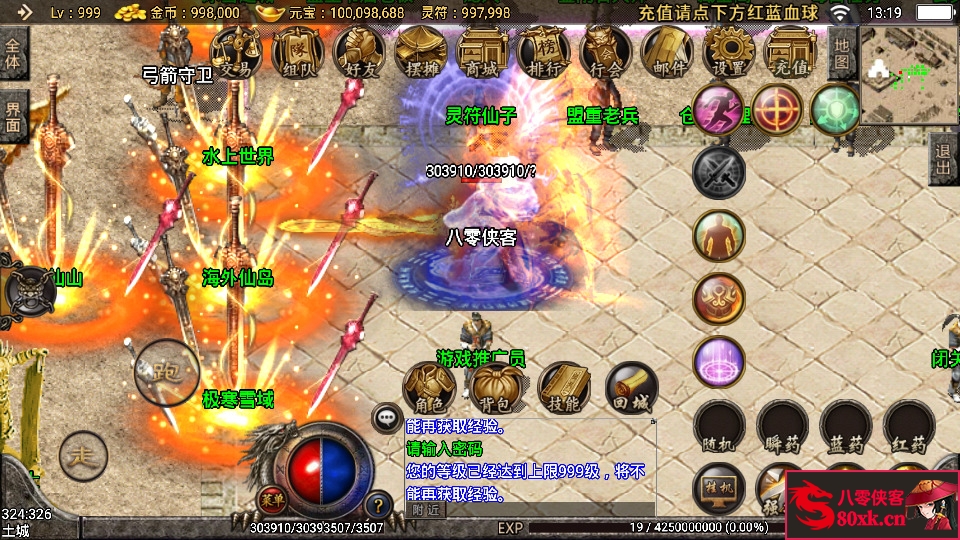Open the 背包 backpack

point(496,388)
